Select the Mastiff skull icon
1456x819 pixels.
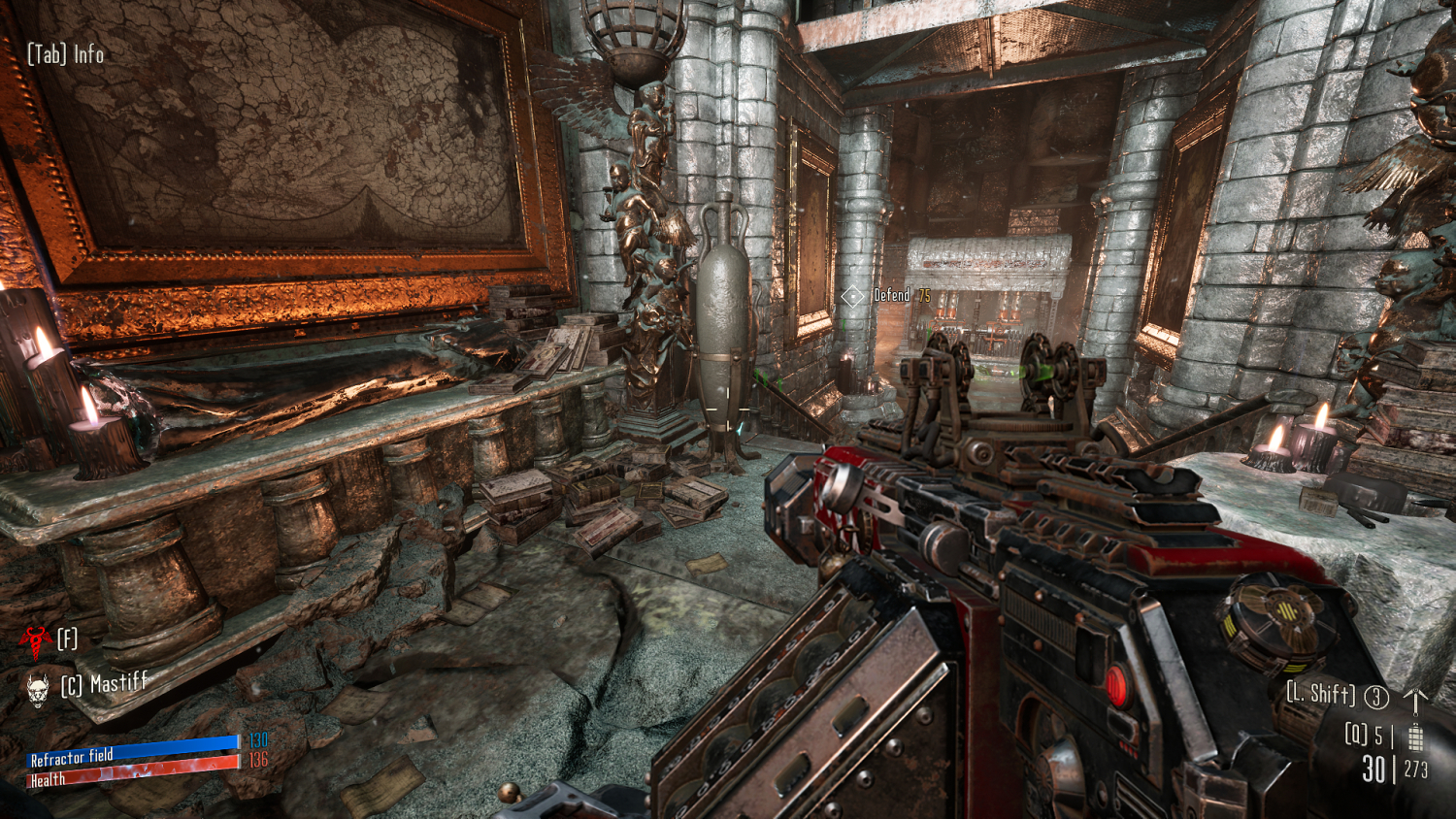(38, 688)
